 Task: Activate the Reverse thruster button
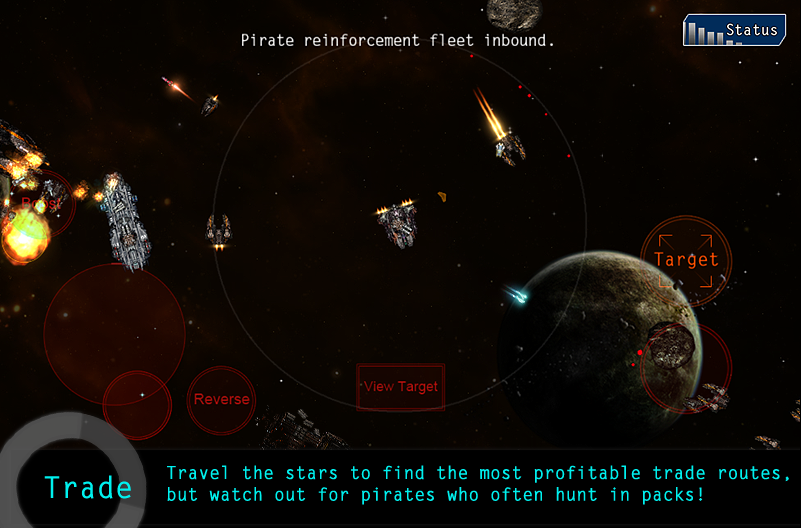click(x=221, y=400)
